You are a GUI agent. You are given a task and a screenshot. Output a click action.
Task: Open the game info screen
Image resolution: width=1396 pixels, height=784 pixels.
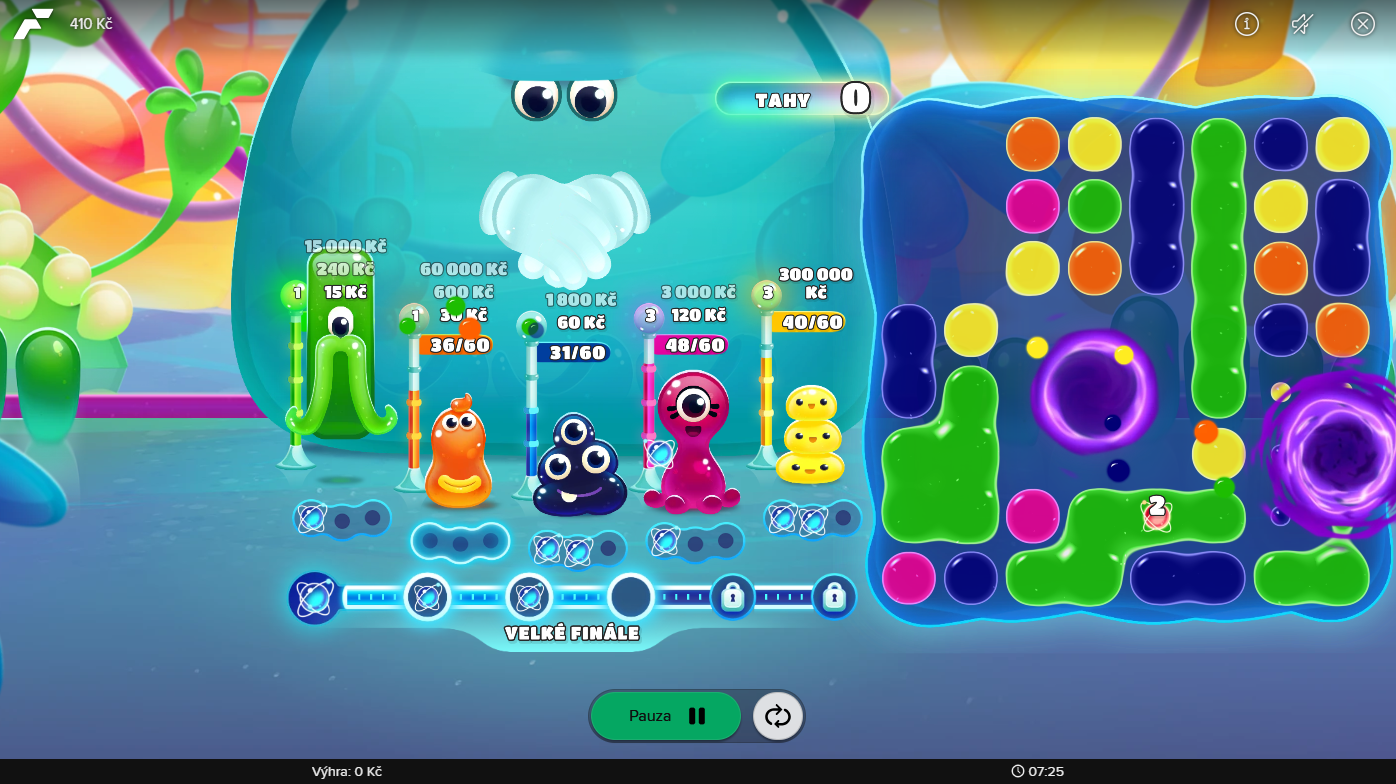(1247, 24)
